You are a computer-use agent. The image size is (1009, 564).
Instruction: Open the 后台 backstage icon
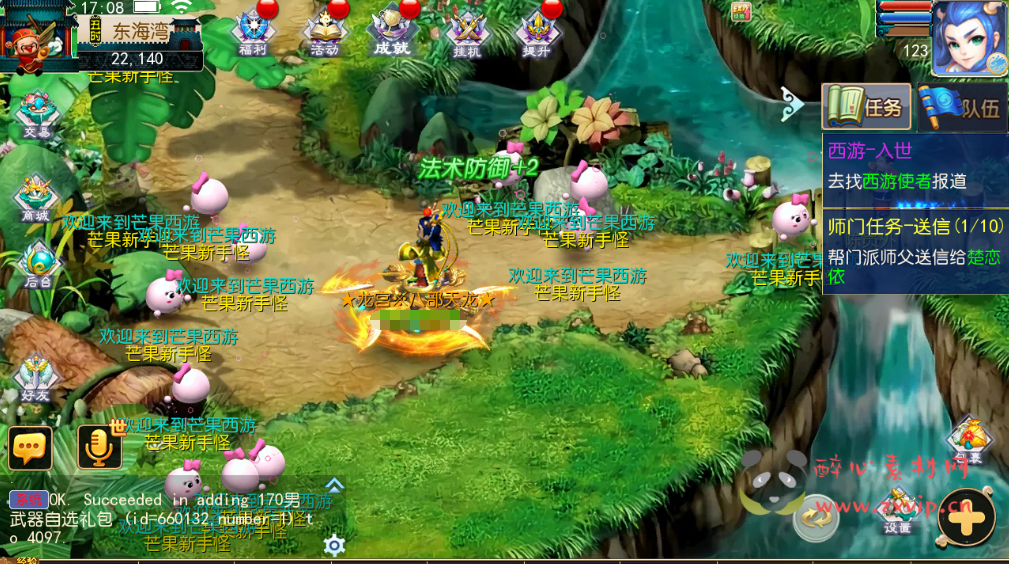coord(38,267)
